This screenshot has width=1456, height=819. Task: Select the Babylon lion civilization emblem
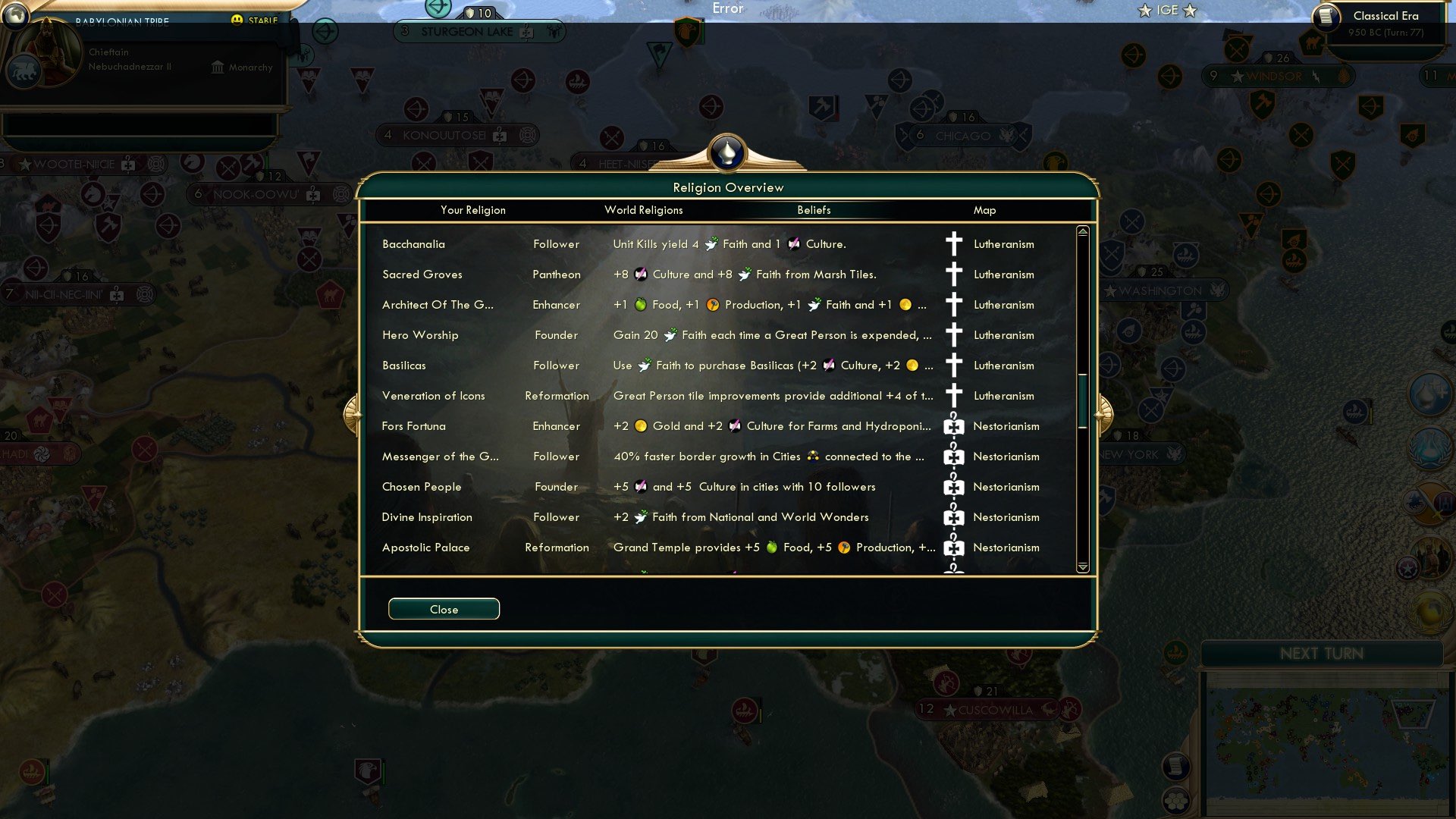tap(25, 72)
